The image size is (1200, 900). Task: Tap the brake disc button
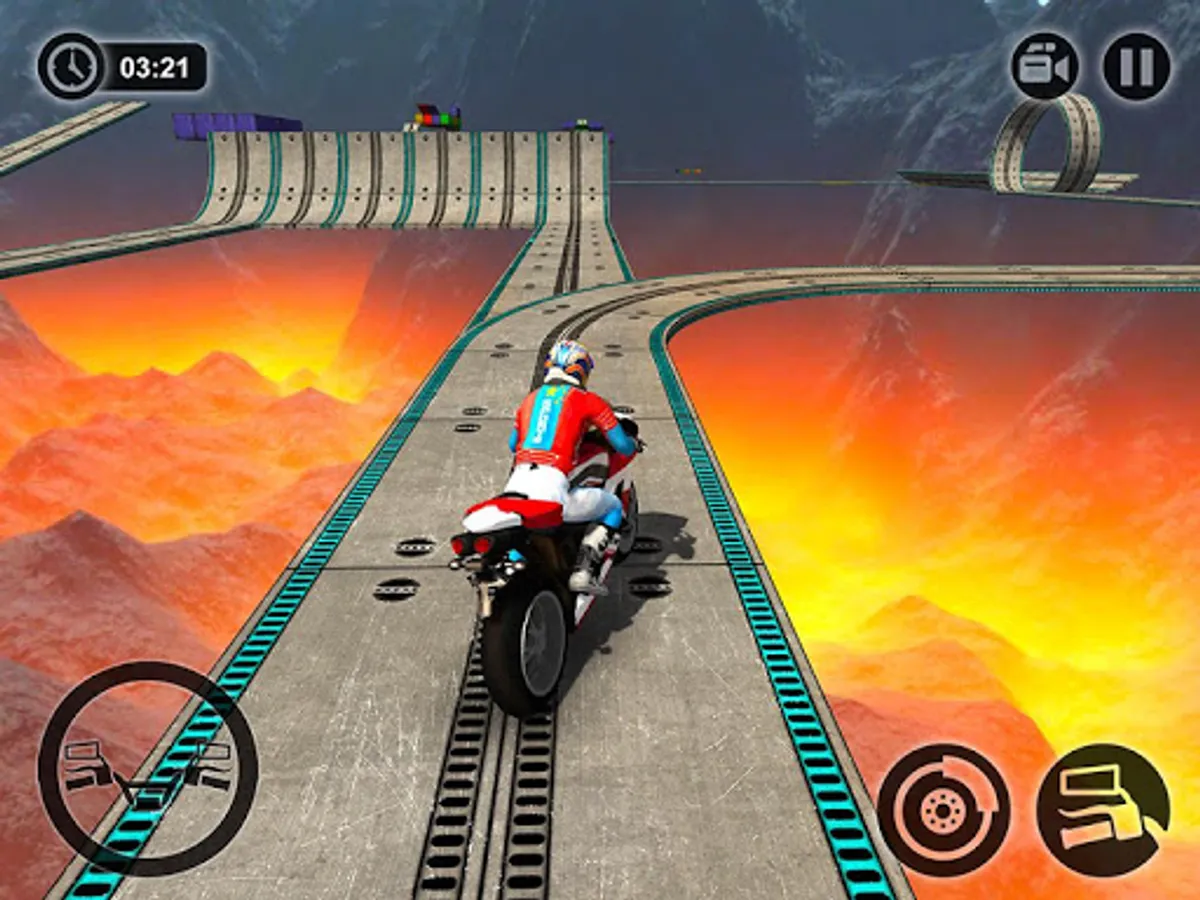click(943, 809)
